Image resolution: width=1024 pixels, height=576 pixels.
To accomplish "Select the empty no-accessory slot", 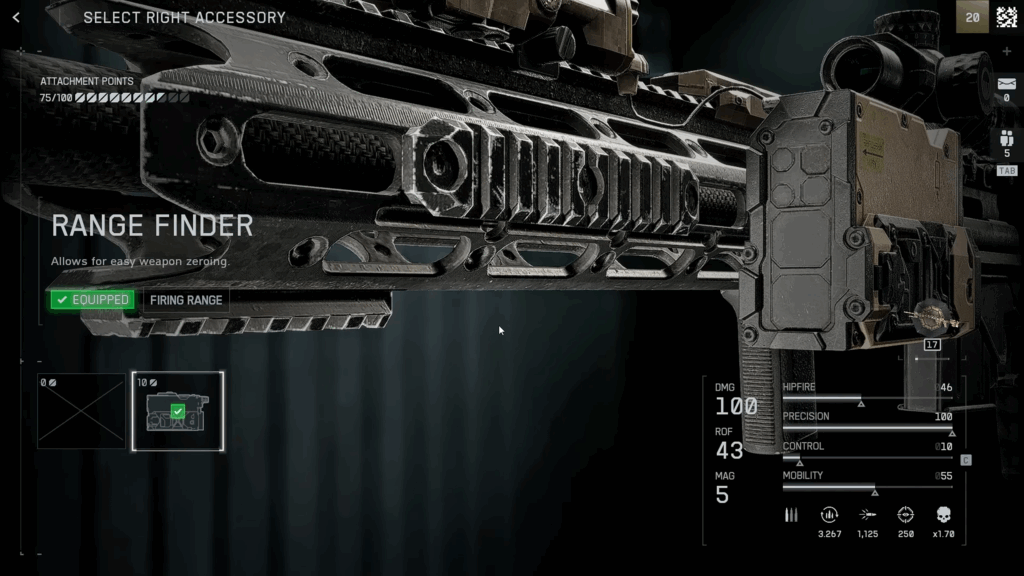I will (82, 411).
